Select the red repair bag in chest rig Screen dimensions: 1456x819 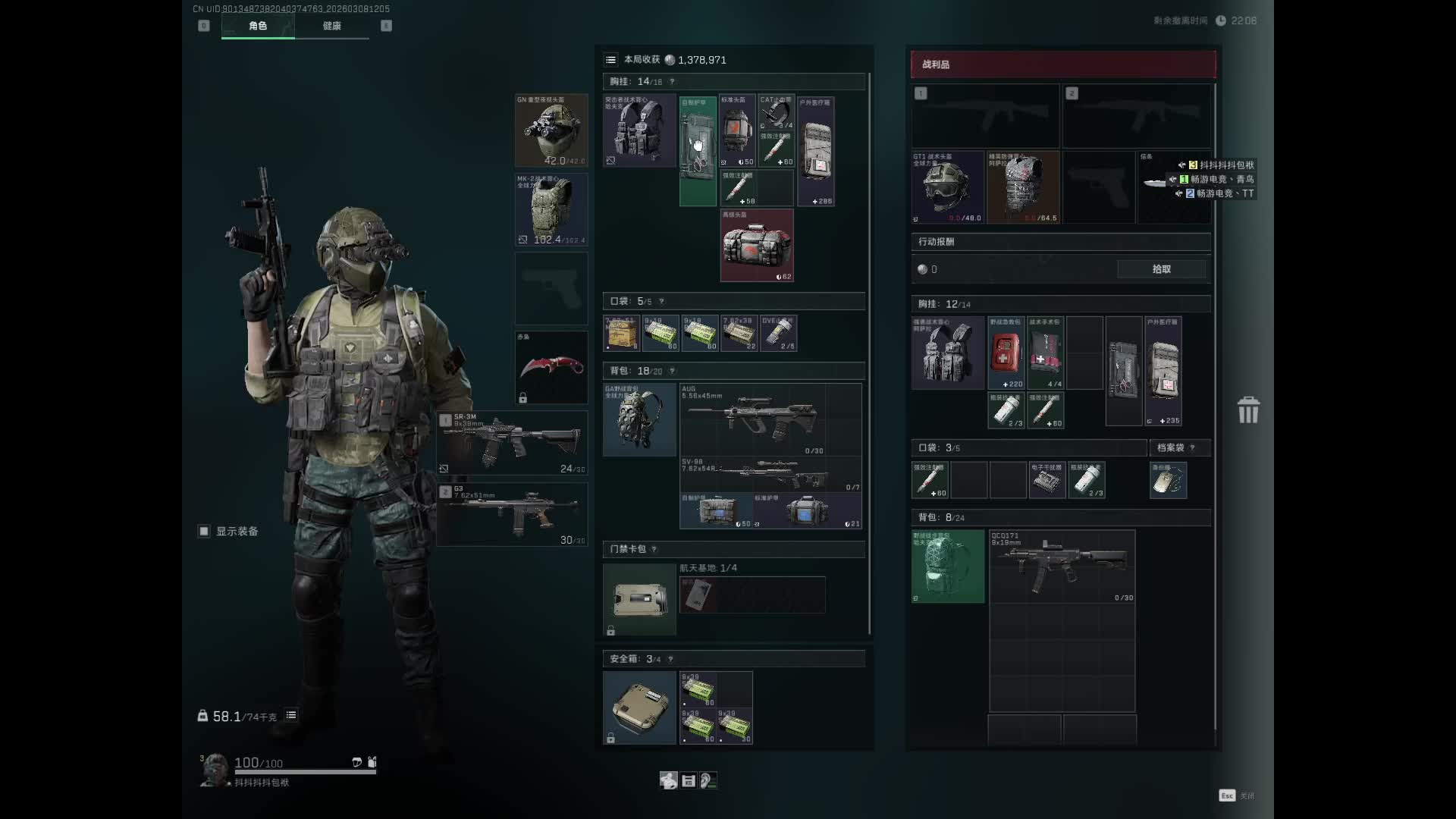[x=757, y=246]
